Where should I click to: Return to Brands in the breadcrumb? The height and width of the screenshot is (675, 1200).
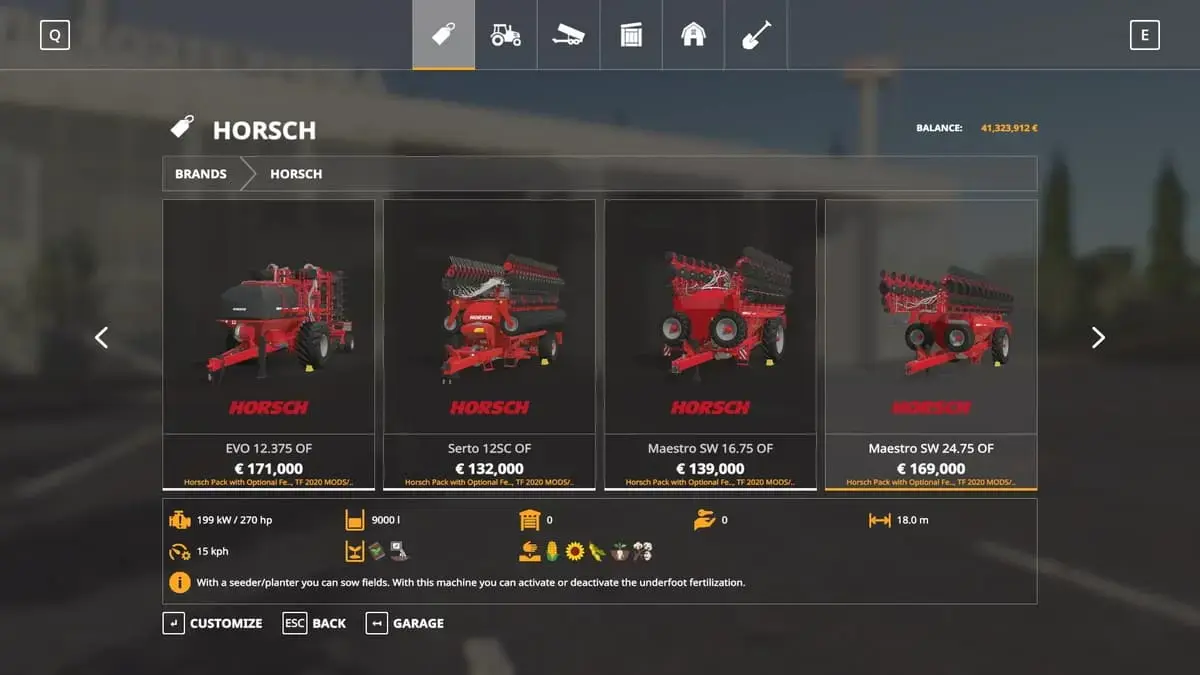click(200, 174)
